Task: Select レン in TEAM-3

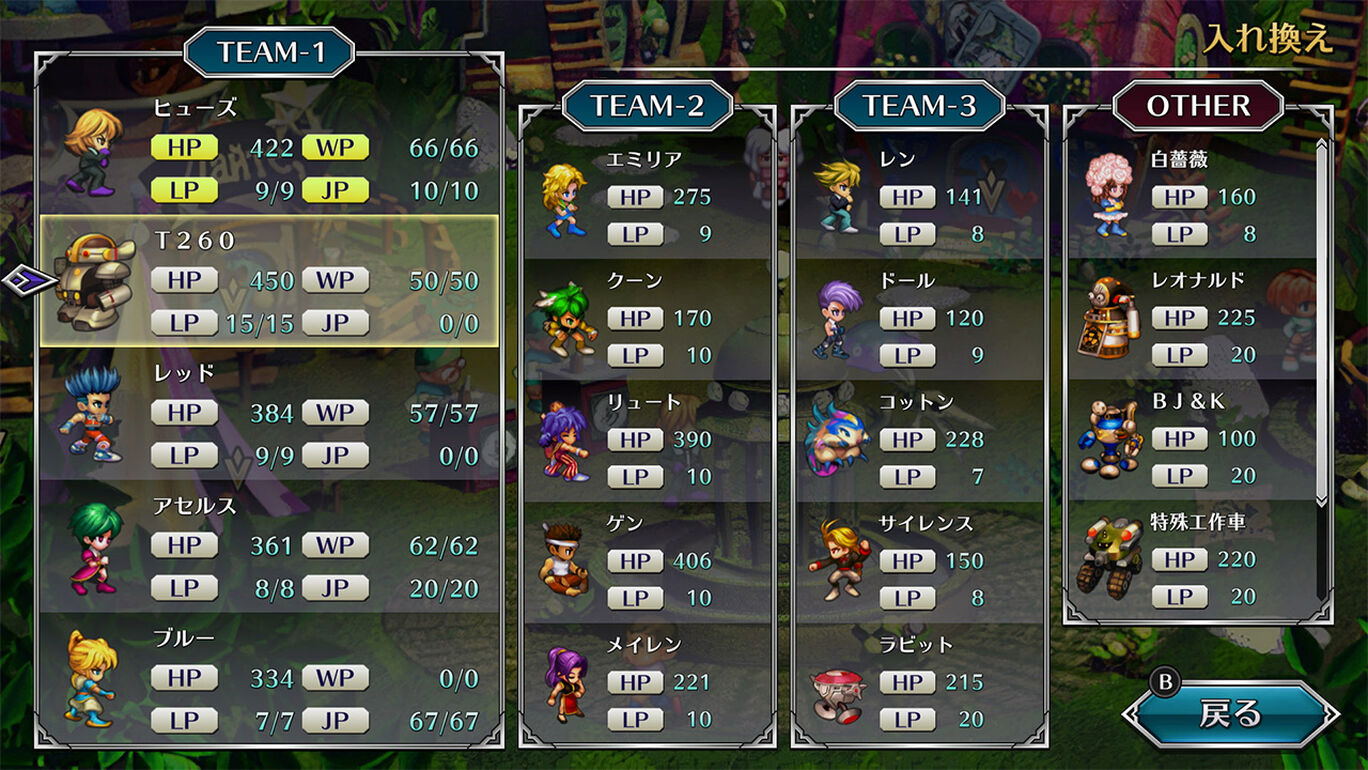Action: [x=919, y=197]
